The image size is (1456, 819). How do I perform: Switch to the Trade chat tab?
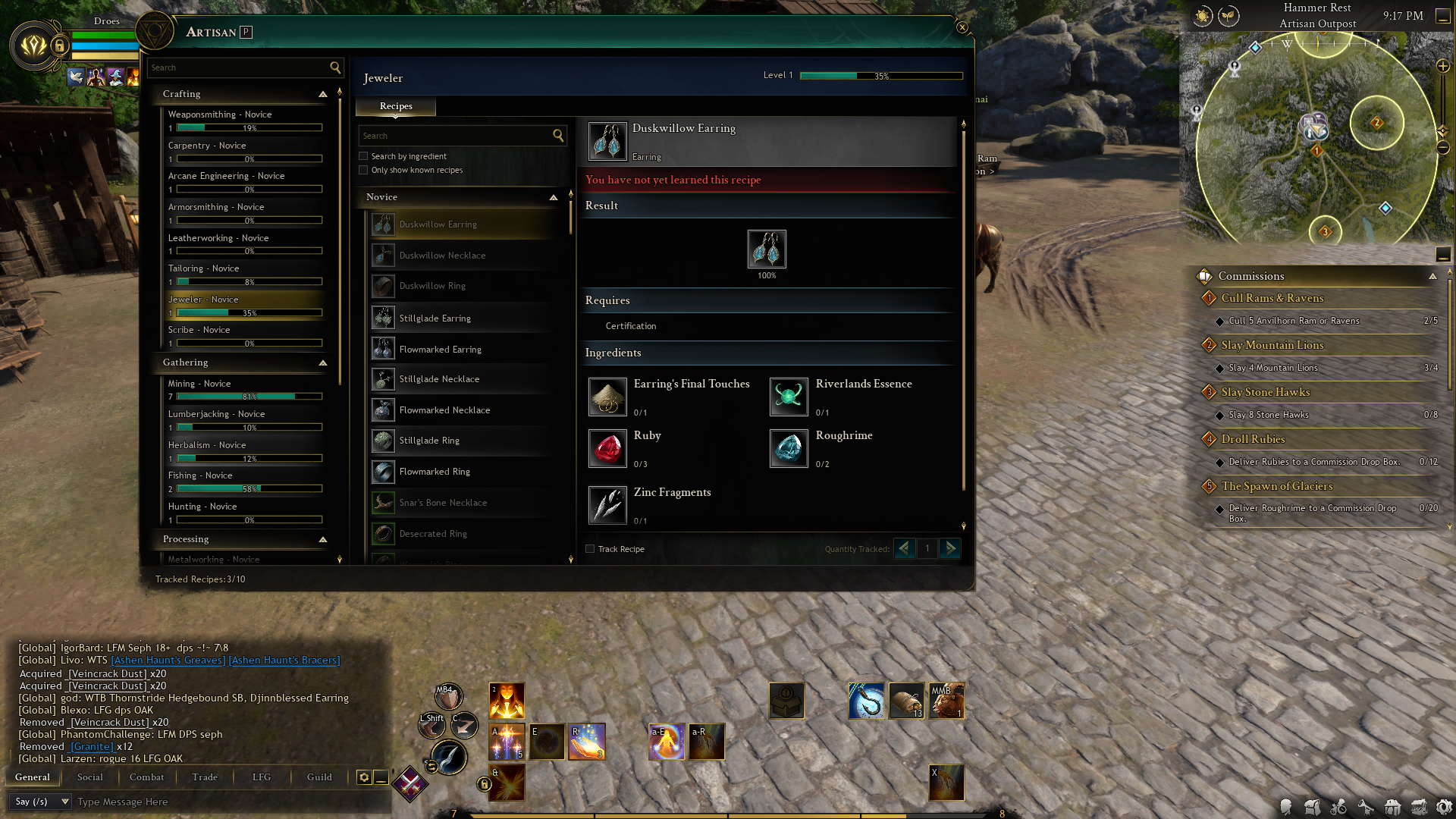point(205,777)
